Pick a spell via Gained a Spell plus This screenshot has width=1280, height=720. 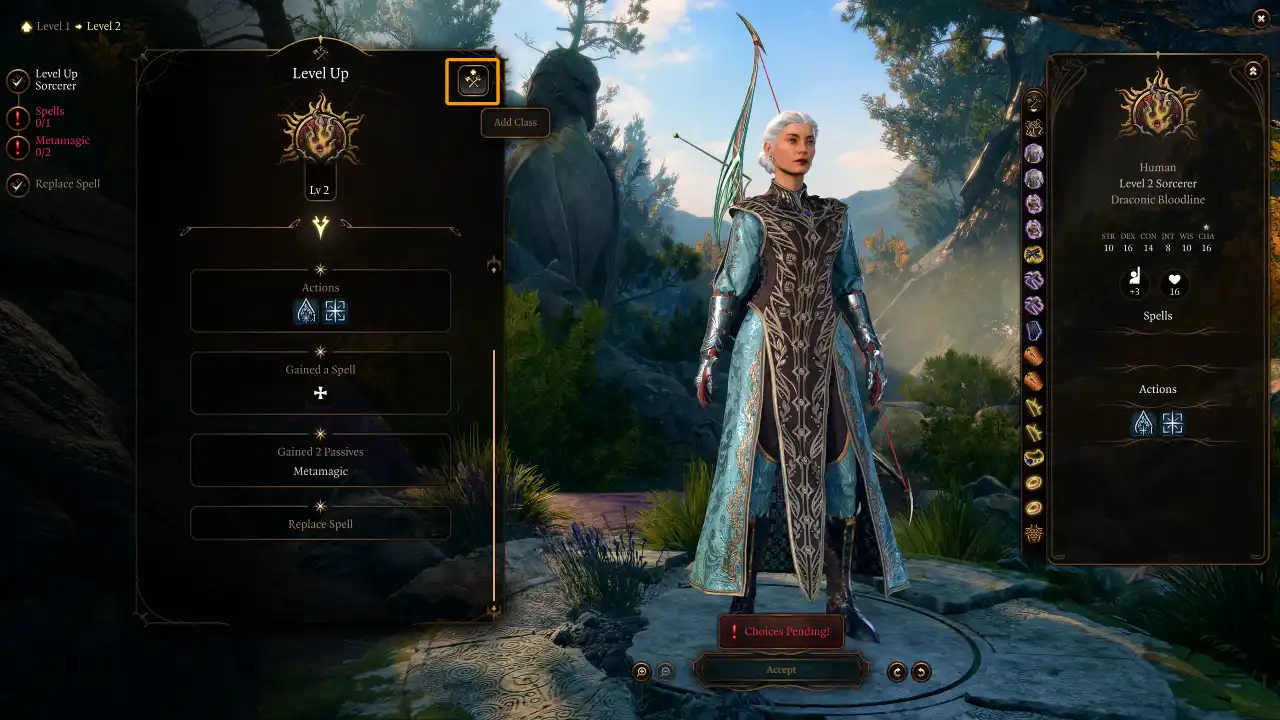click(x=320, y=393)
